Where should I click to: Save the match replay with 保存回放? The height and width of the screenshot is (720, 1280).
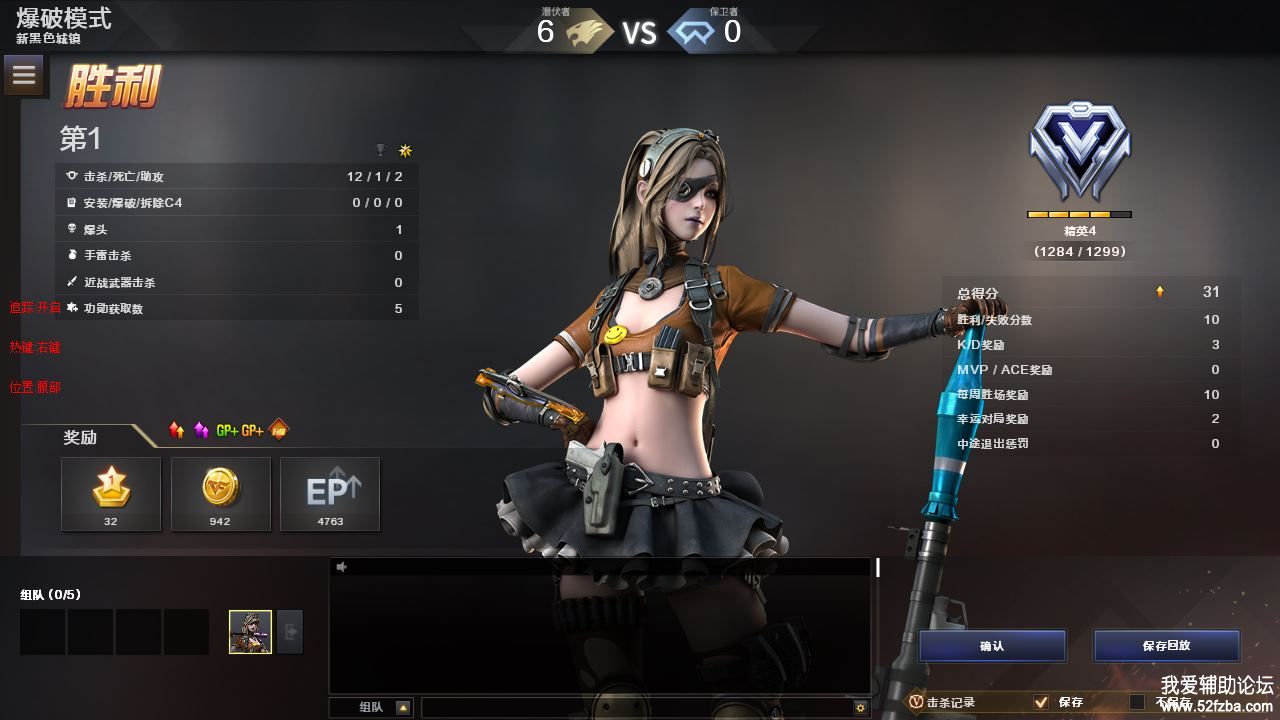point(1166,646)
